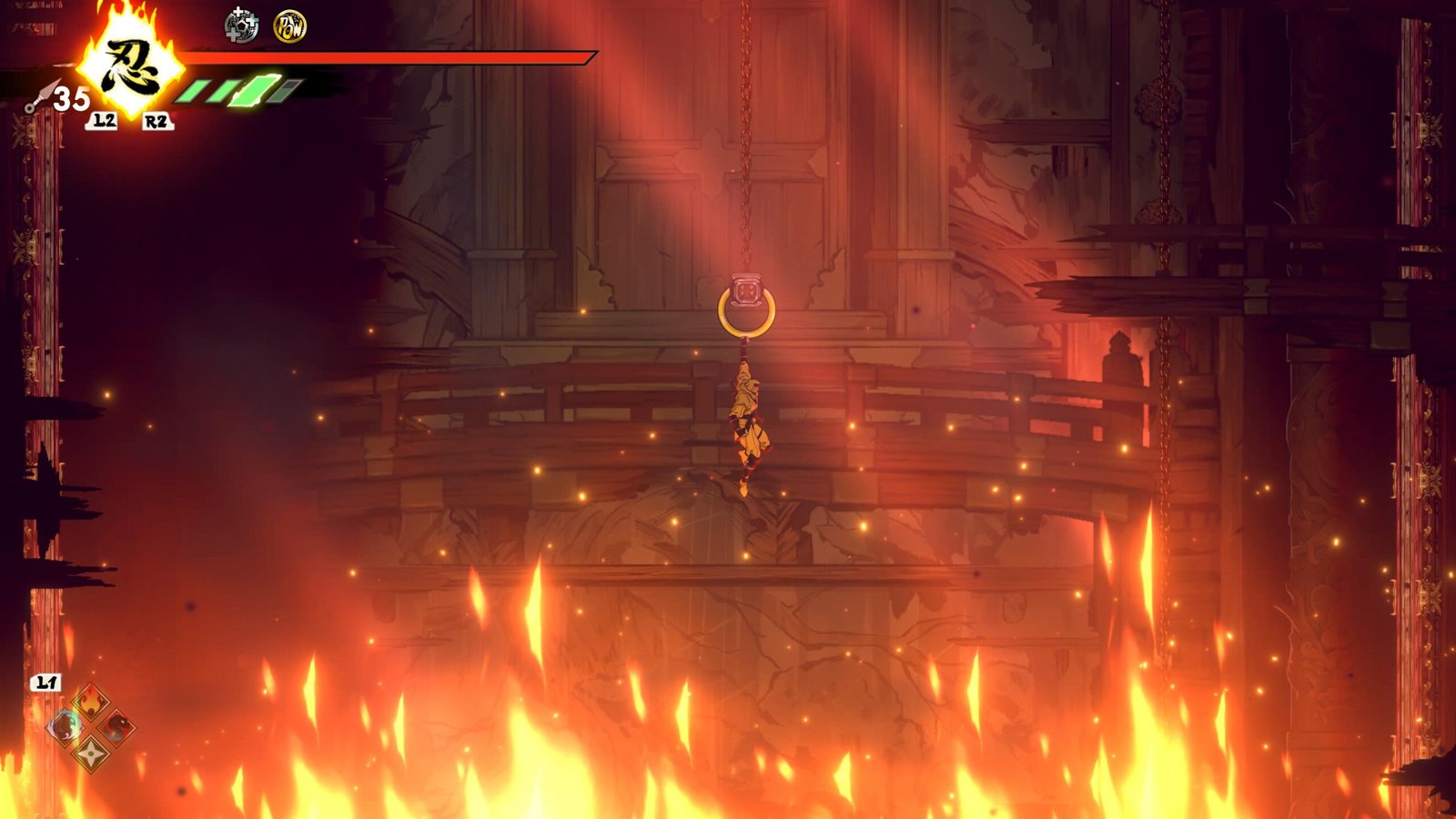
Task: Click the gold POW amulet icon
Action: (x=290, y=25)
